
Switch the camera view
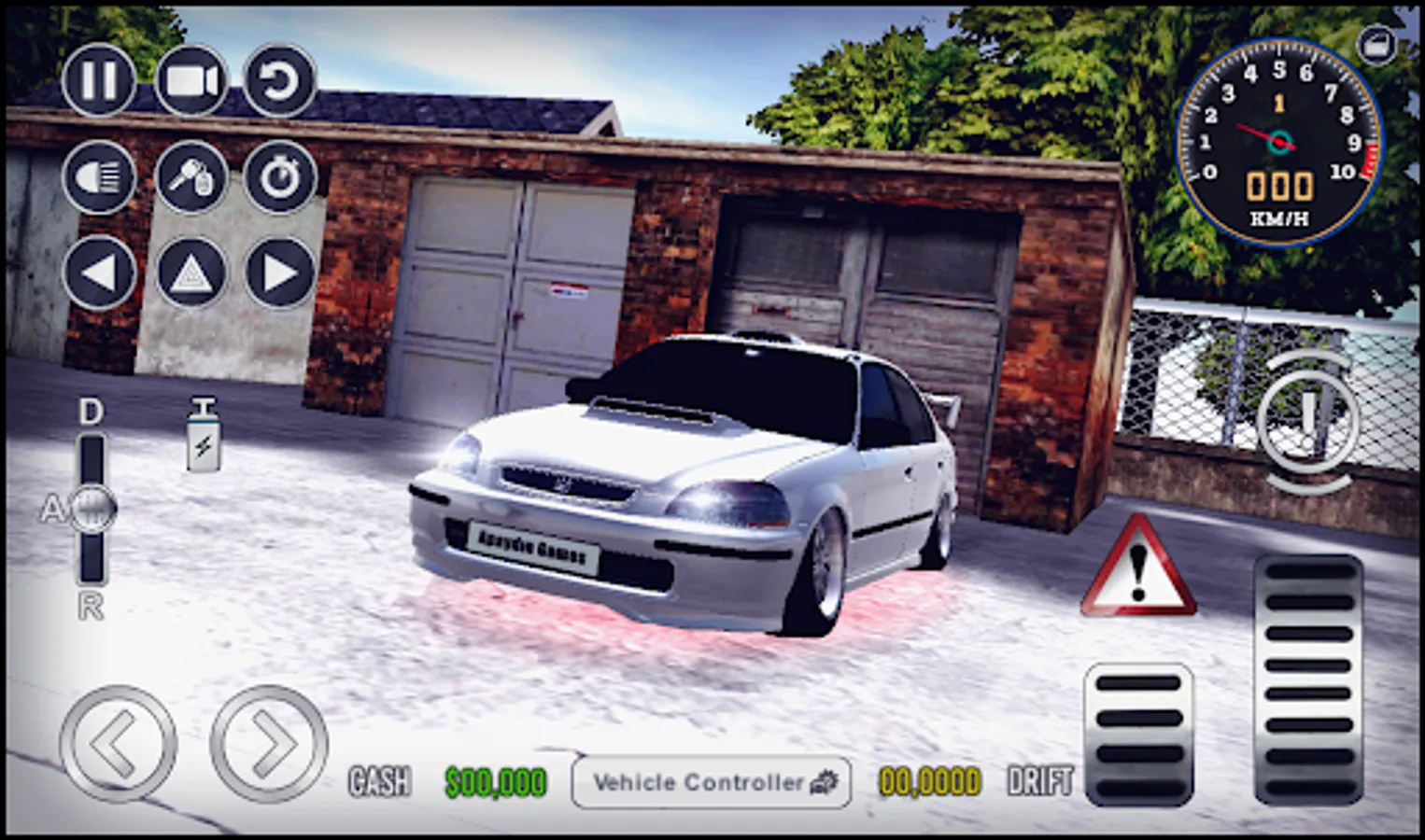[x=191, y=82]
